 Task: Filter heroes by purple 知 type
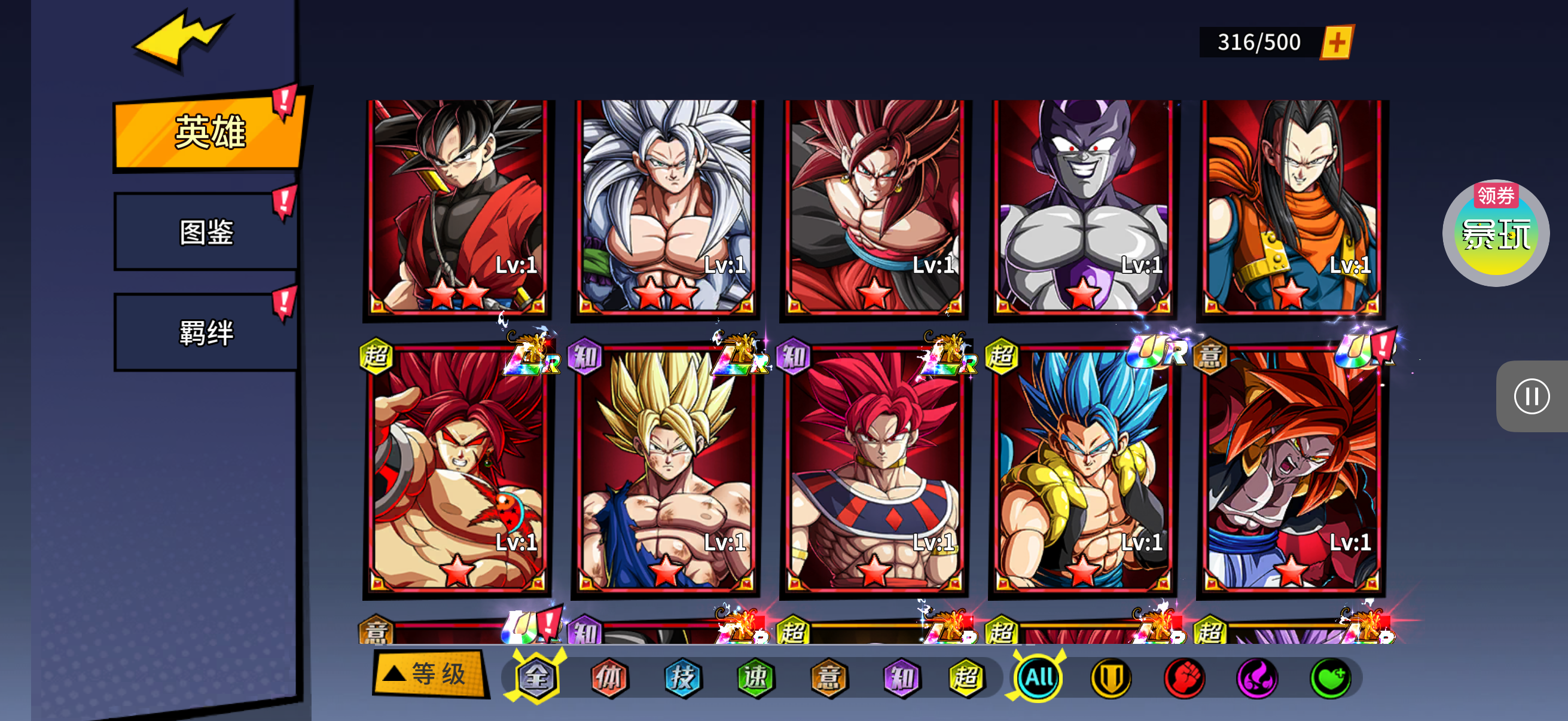pyautogui.click(x=901, y=677)
